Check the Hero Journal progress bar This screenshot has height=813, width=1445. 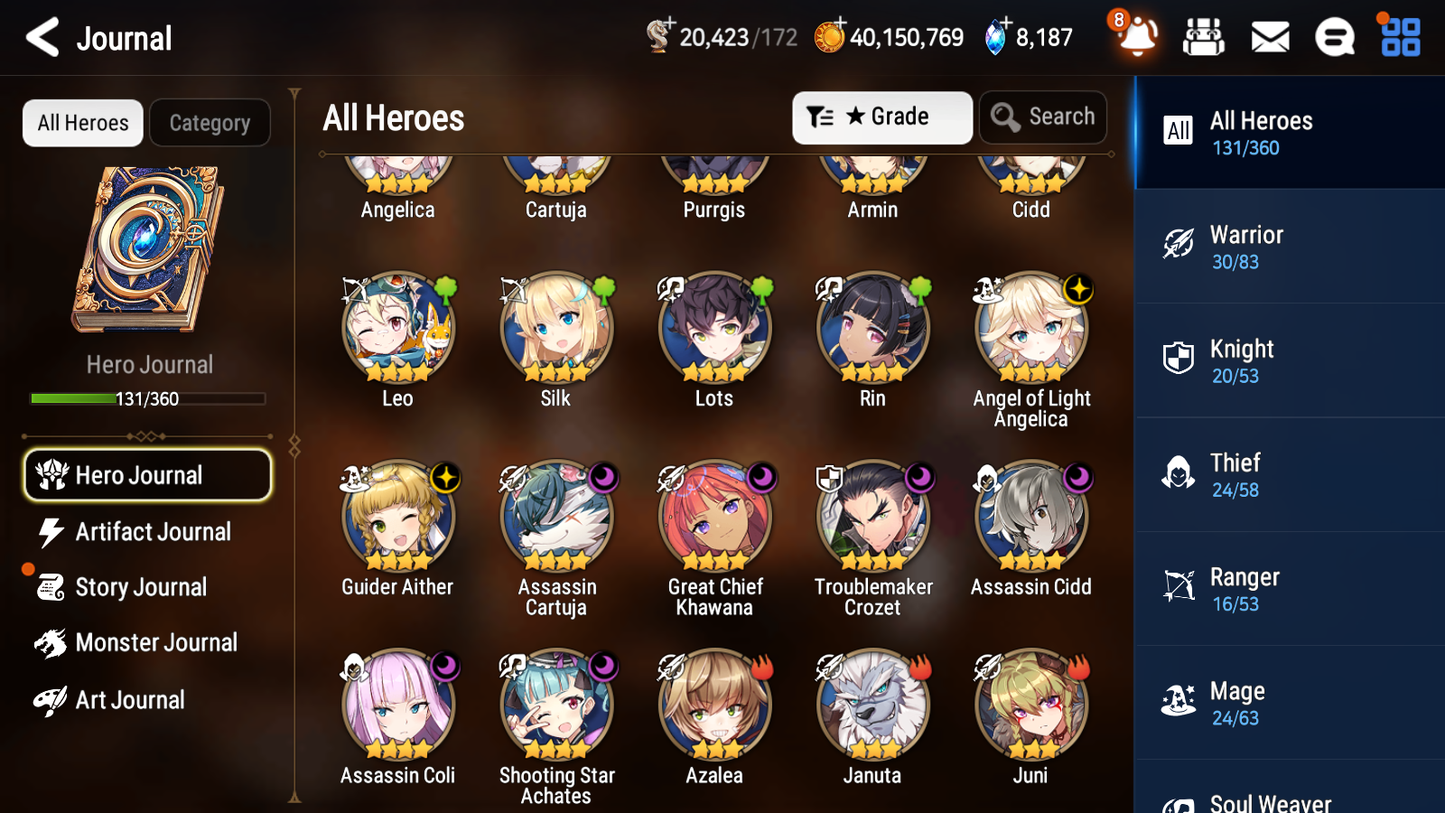pos(149,398)
